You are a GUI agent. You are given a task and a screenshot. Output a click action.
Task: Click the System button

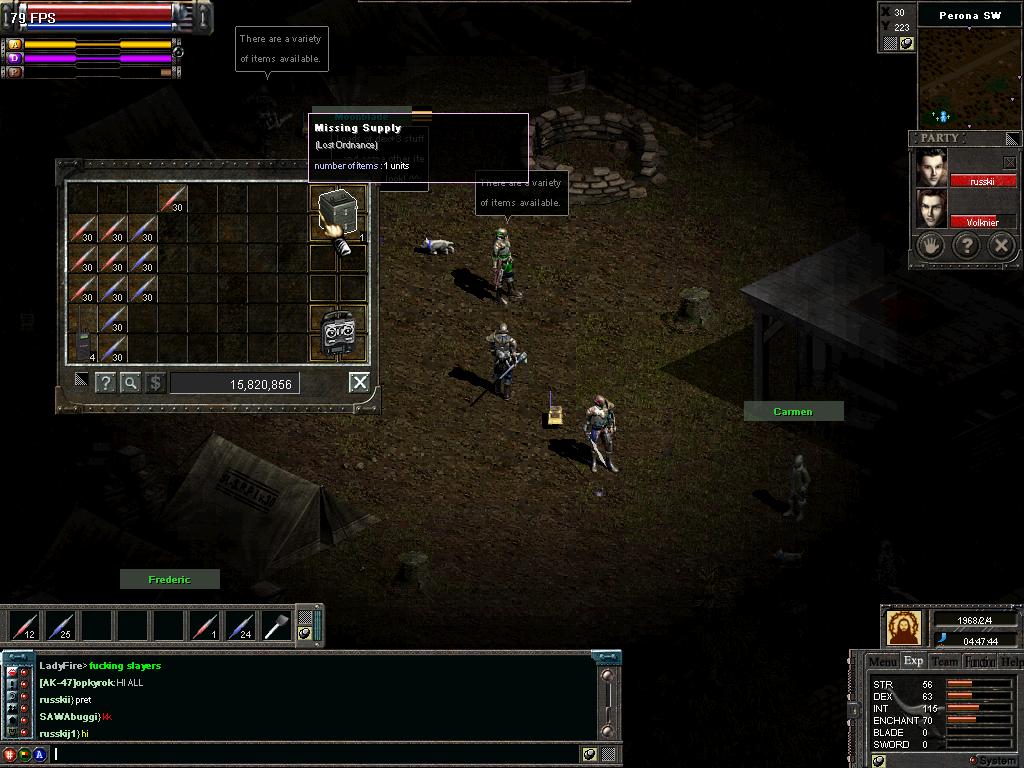coord(993,761)
